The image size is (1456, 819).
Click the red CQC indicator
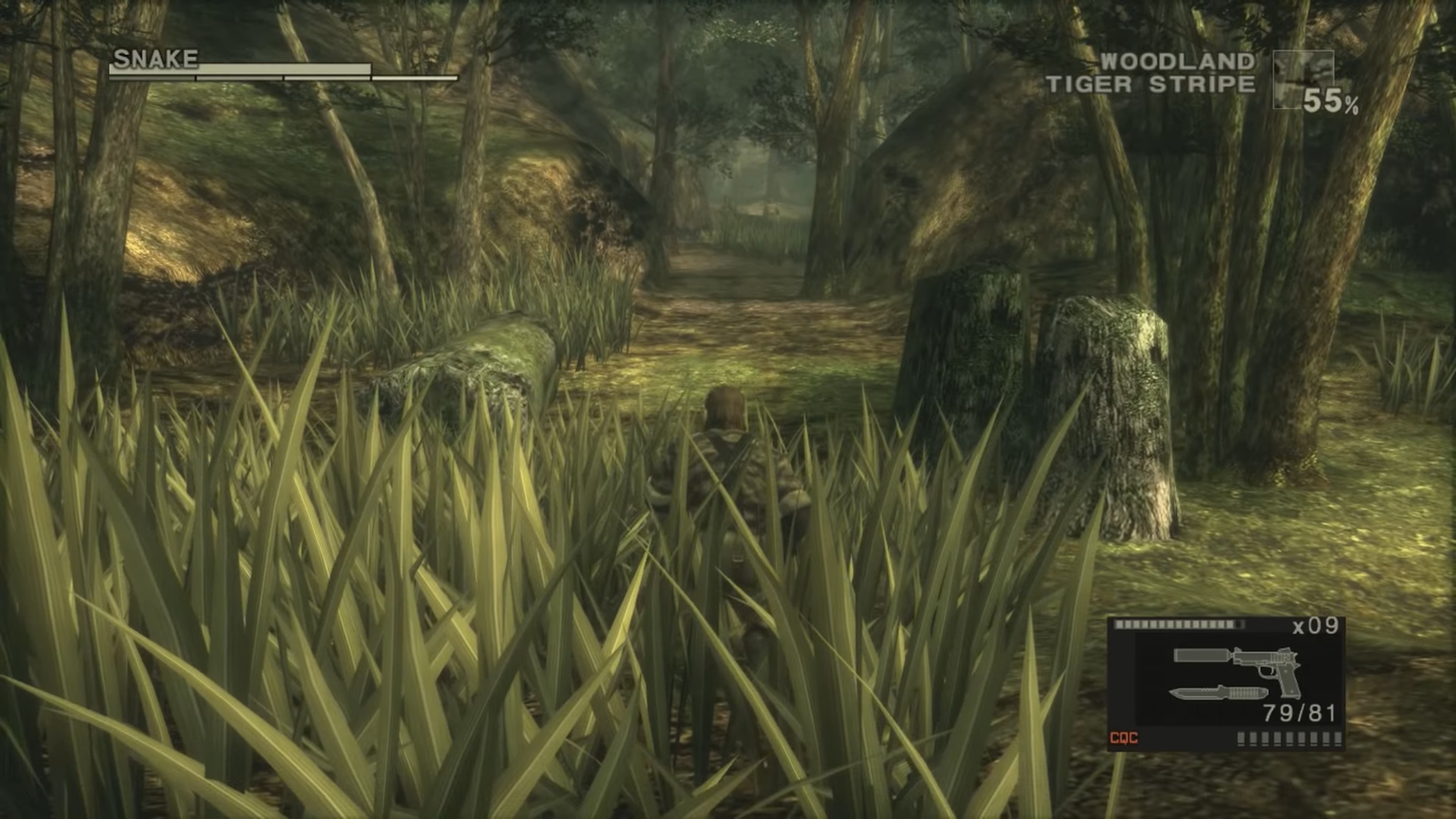click(x=1123, y=737)
